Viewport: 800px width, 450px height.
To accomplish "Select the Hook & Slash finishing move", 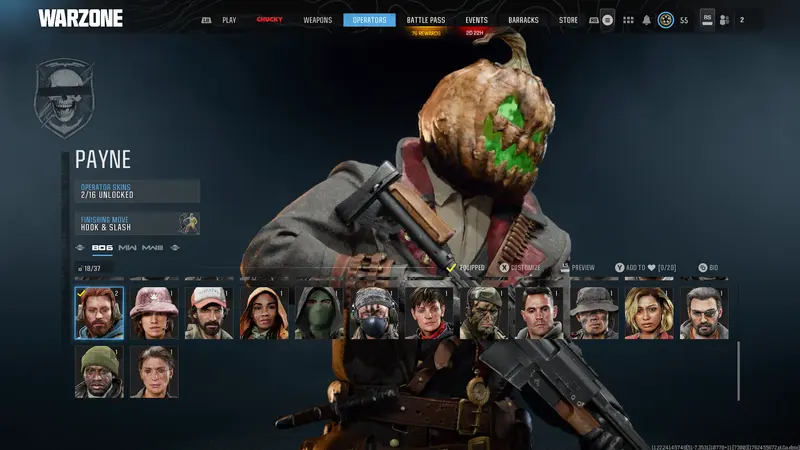I will (138, 223).
